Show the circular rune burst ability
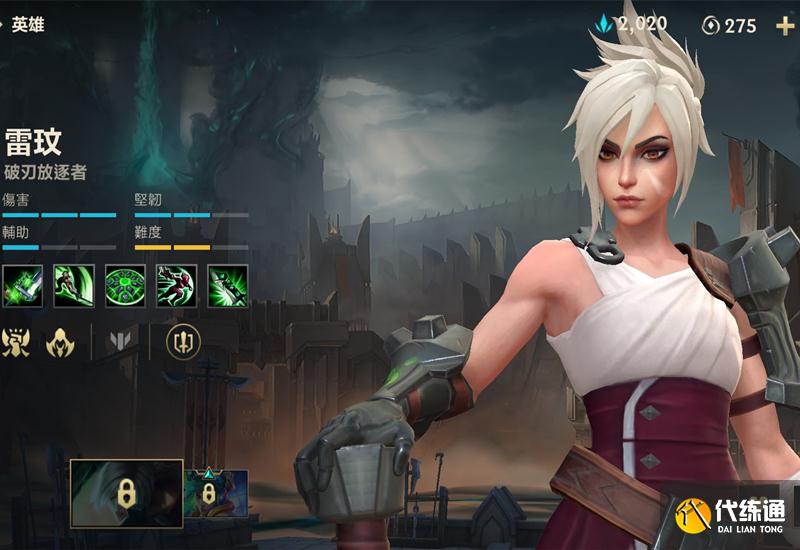The height and width of the screenshot is (550, 800). [x=125, y=286]
